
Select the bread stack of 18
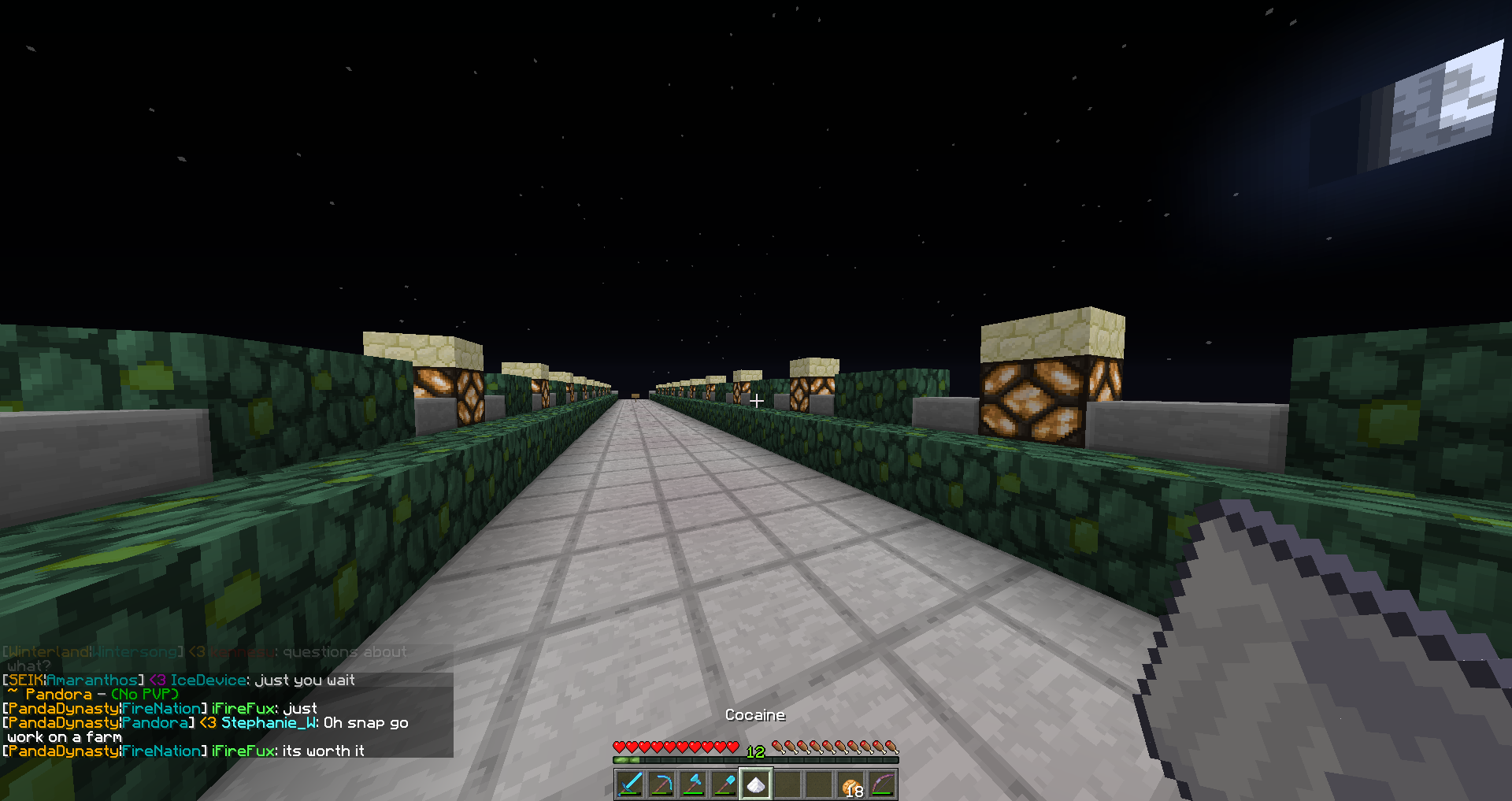coord(849,784)
